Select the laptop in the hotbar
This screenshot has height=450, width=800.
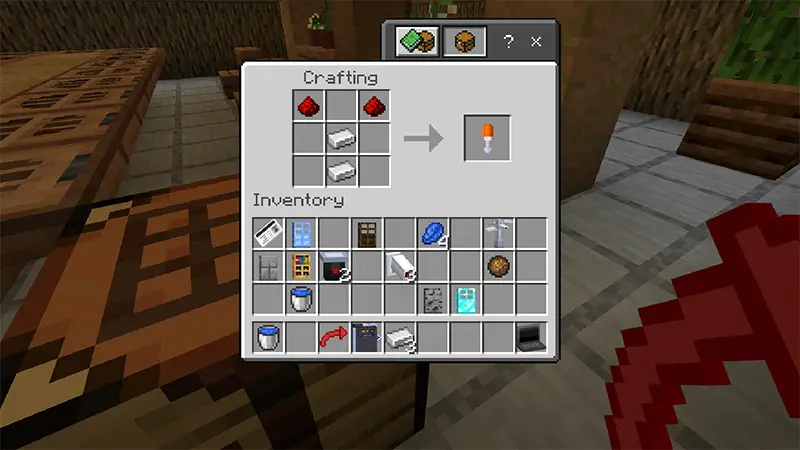coord(530,338)
